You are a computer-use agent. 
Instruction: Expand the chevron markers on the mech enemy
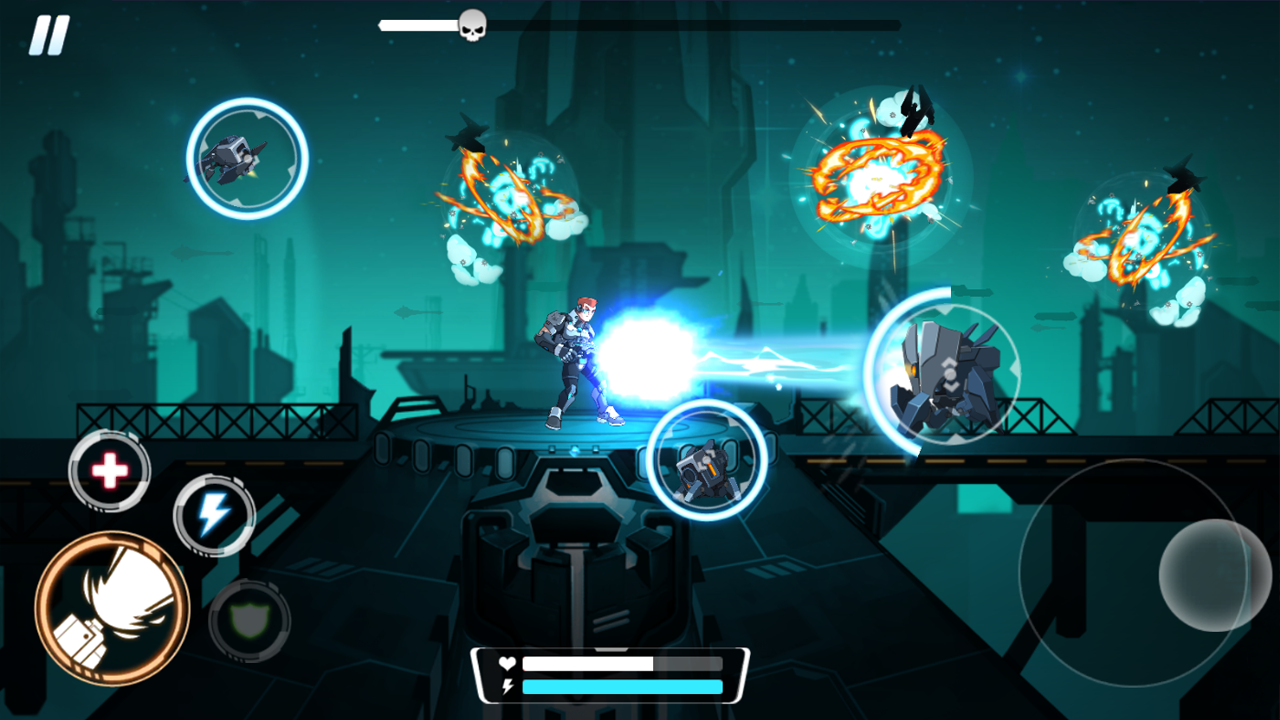pyautogui.click(x=948, y=375)
